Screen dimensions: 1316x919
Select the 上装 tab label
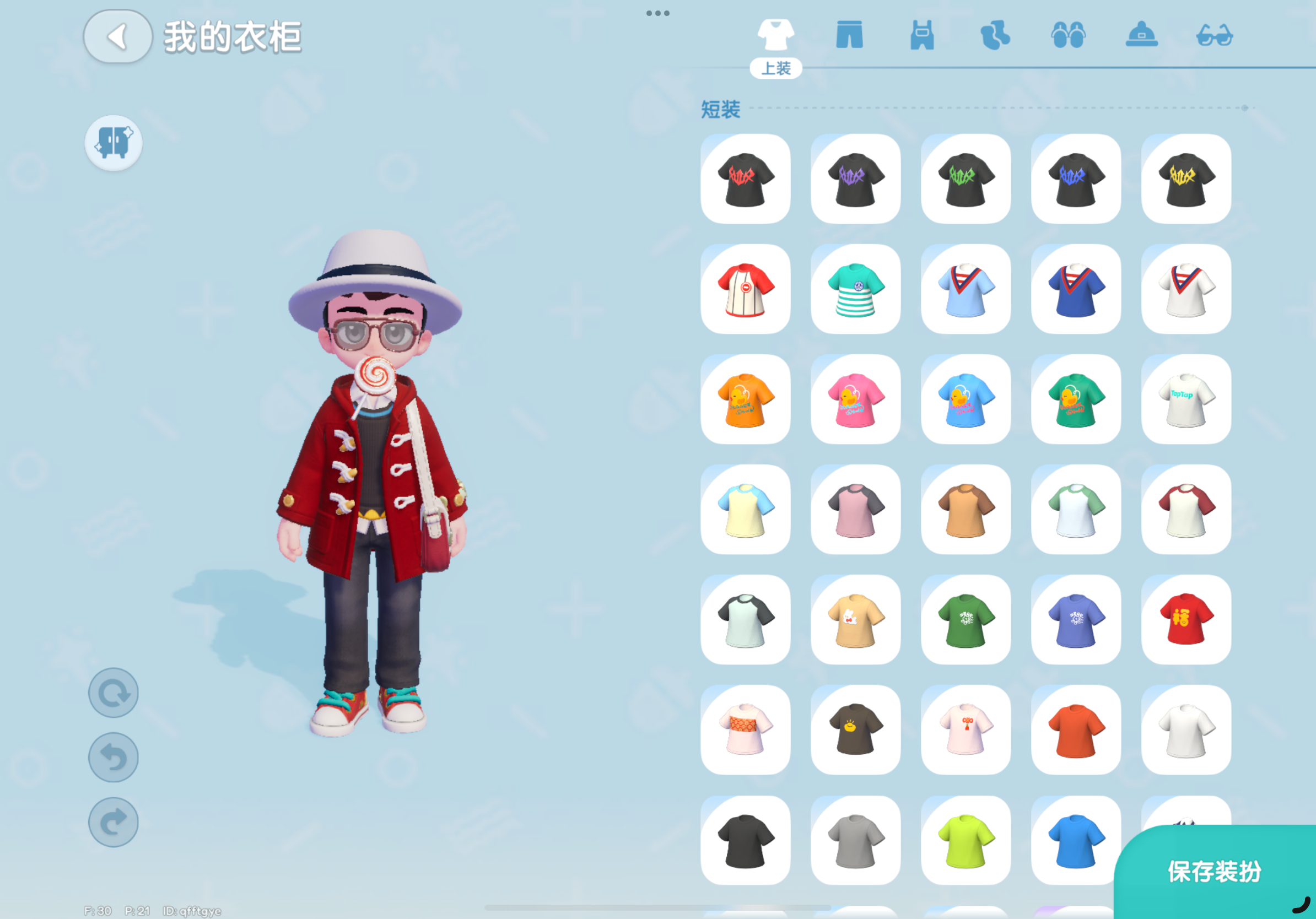pos(777,69)
